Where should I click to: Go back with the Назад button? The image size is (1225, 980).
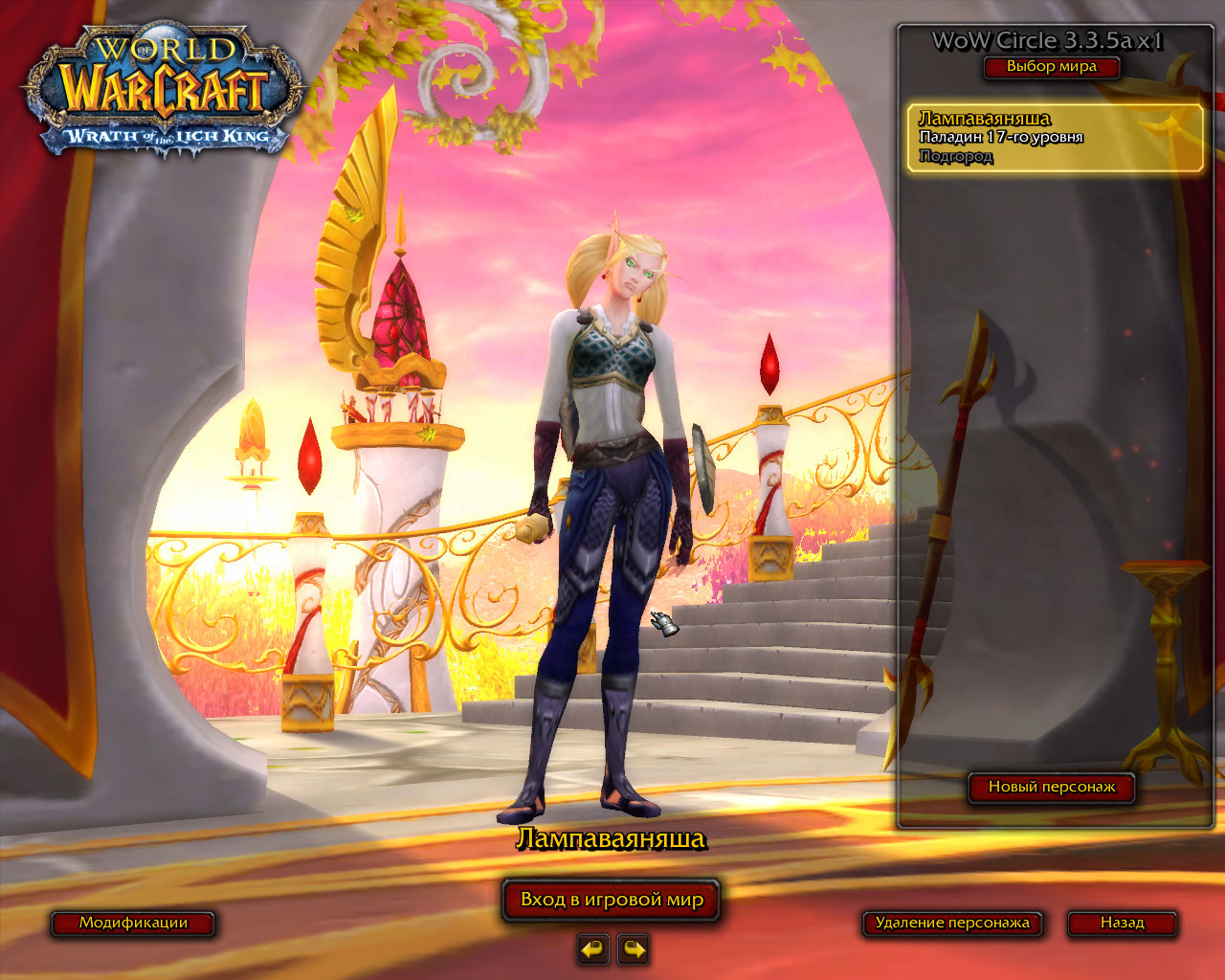pyautogui.click(x=1122, y=924)
